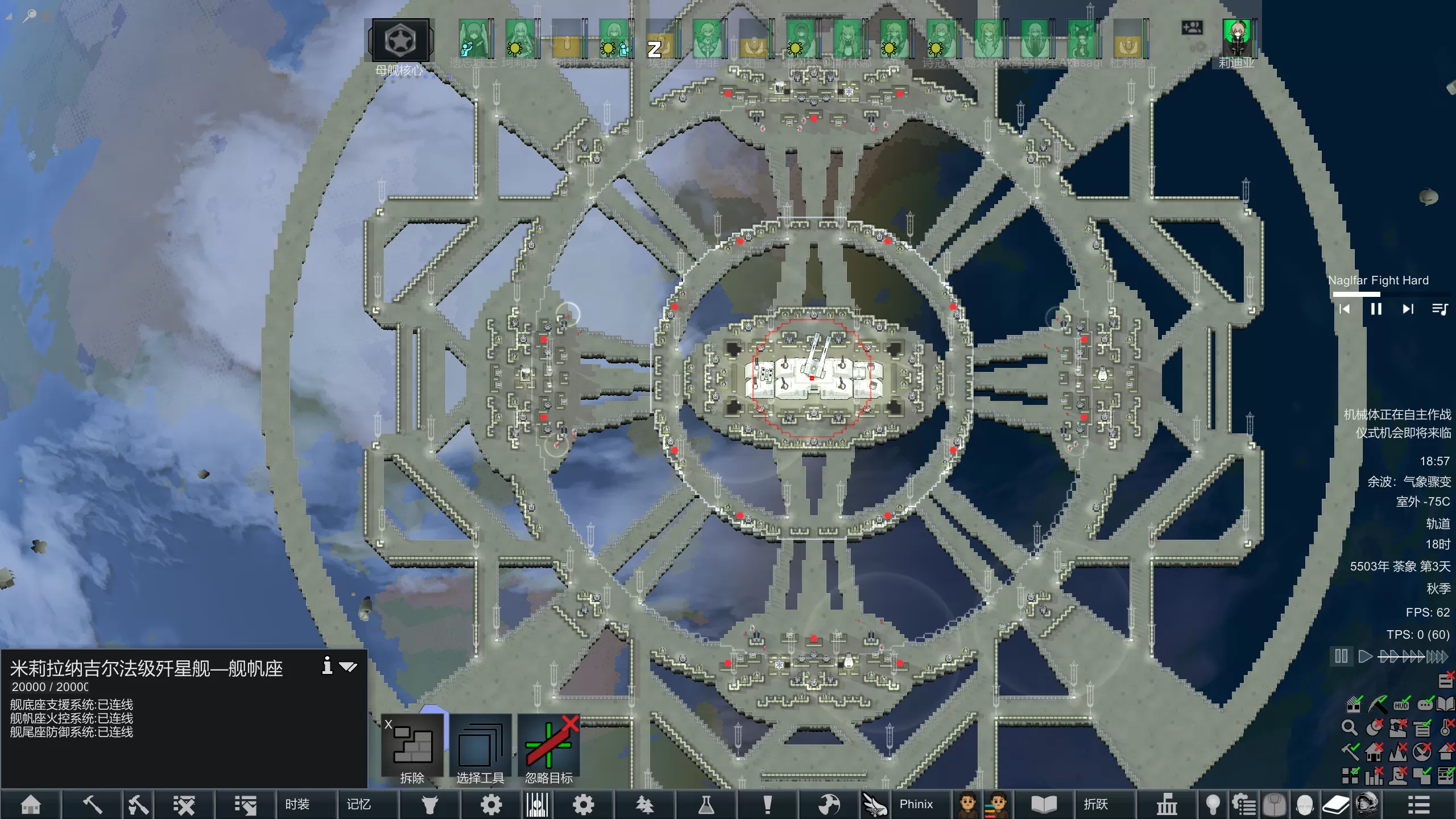Open the Architect hammer tab
The width and height of the screenshot is (1456, 819).
(92, 804)
